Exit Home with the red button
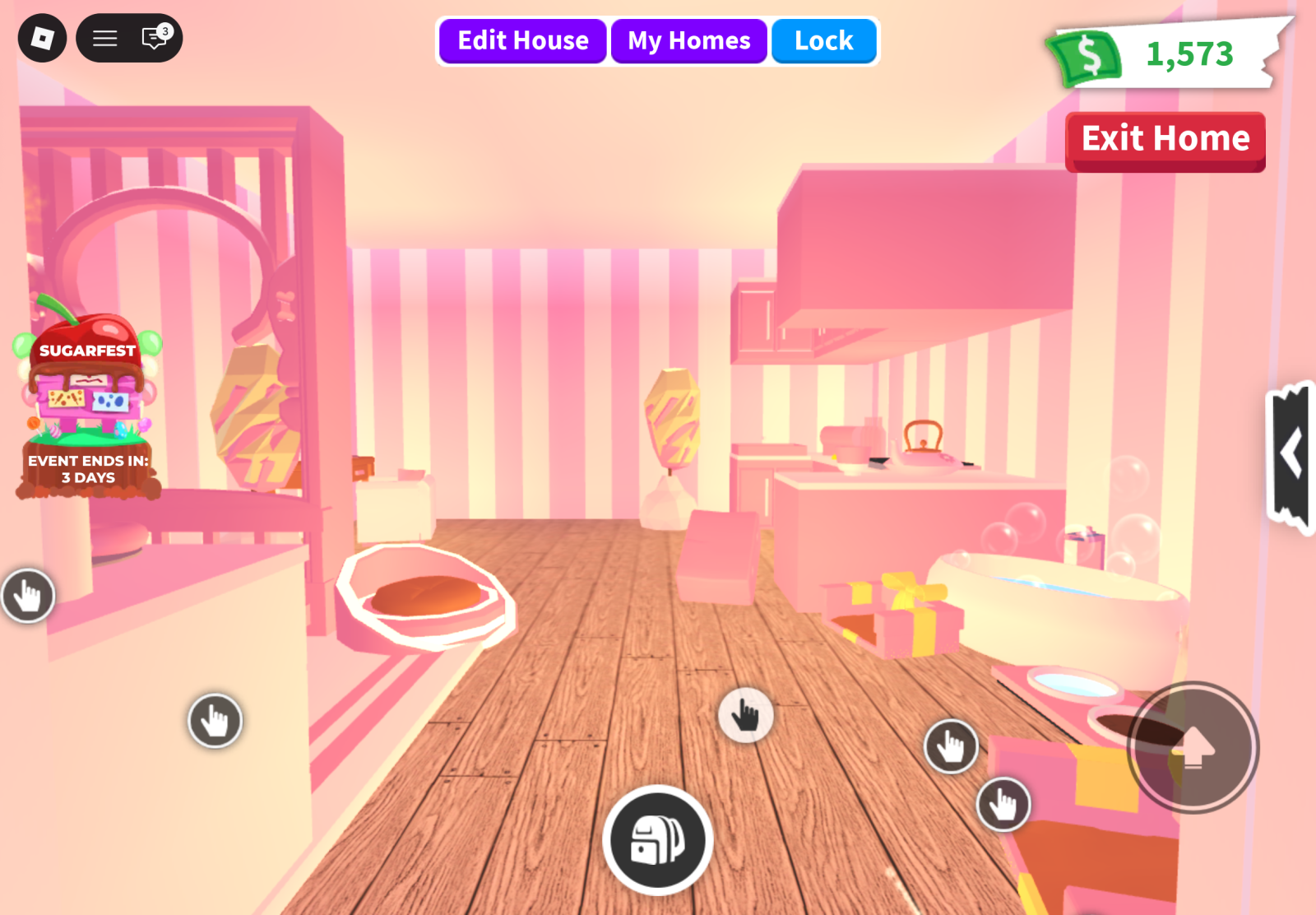This screenshot has width=1316, height=915. click(x=1165, y=140)
